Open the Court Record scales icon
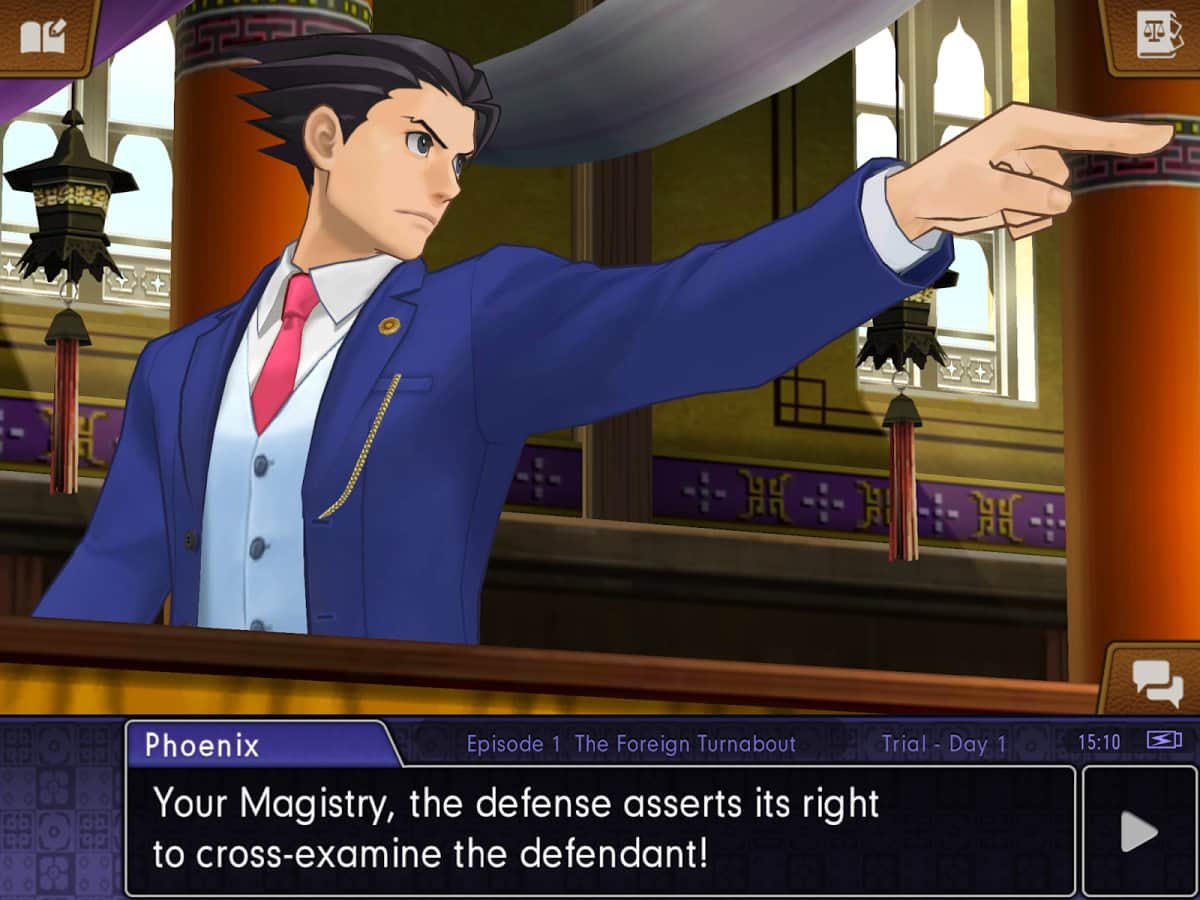1200x900 pixels. tap(1158, 34)
